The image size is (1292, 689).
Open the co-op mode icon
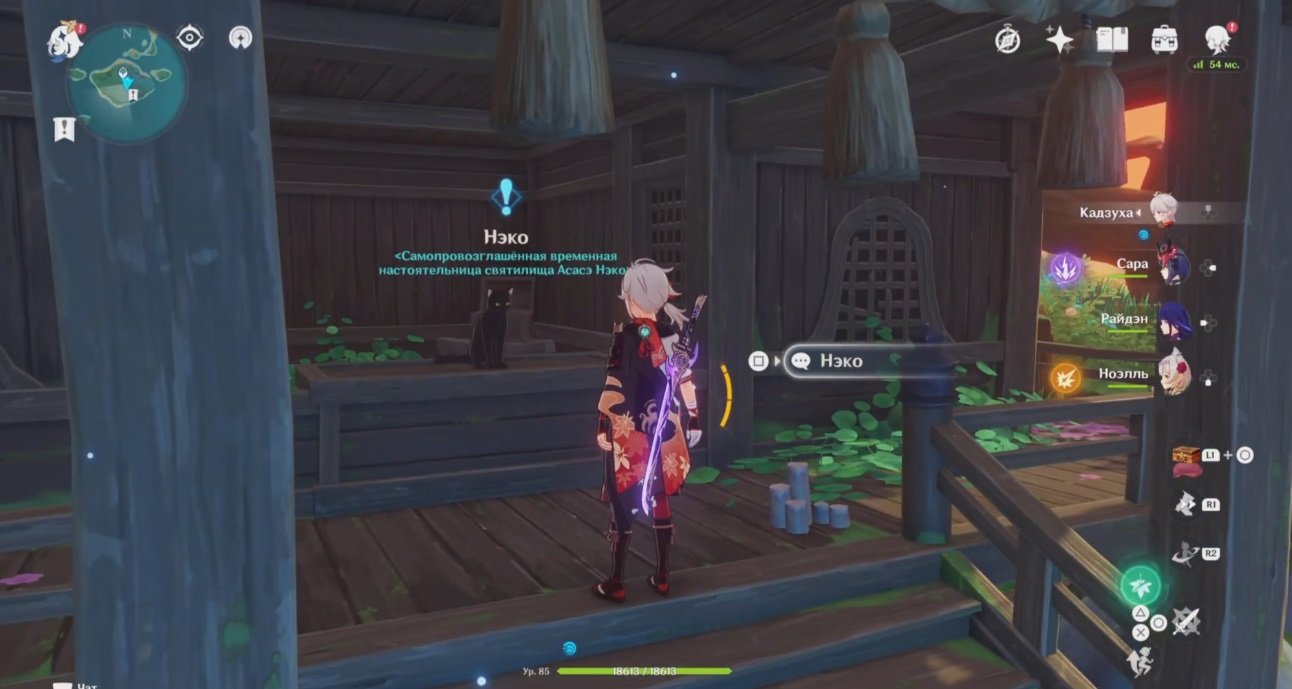pyautogui.click(x=240, y=38)
